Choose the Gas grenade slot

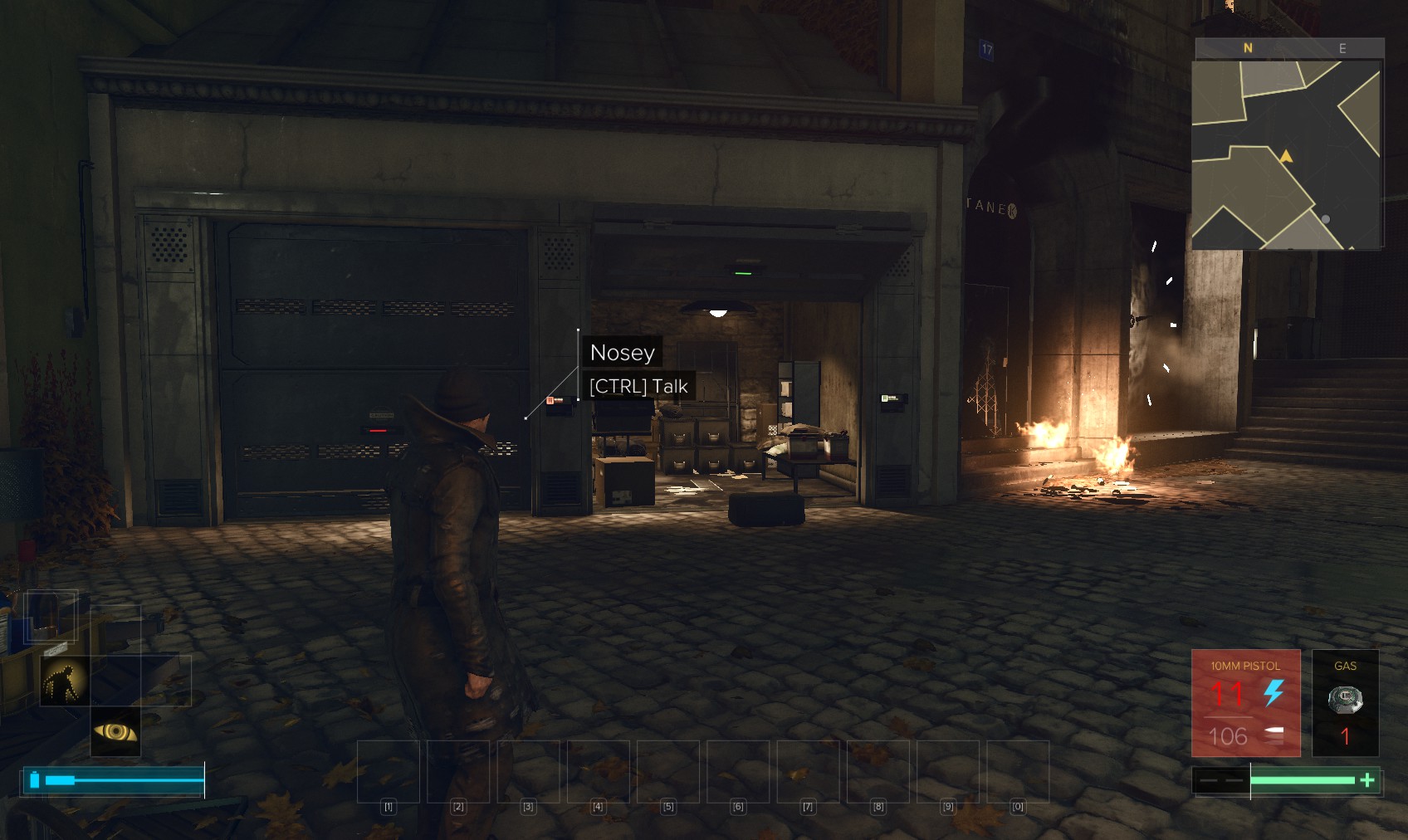point(1345,703)
